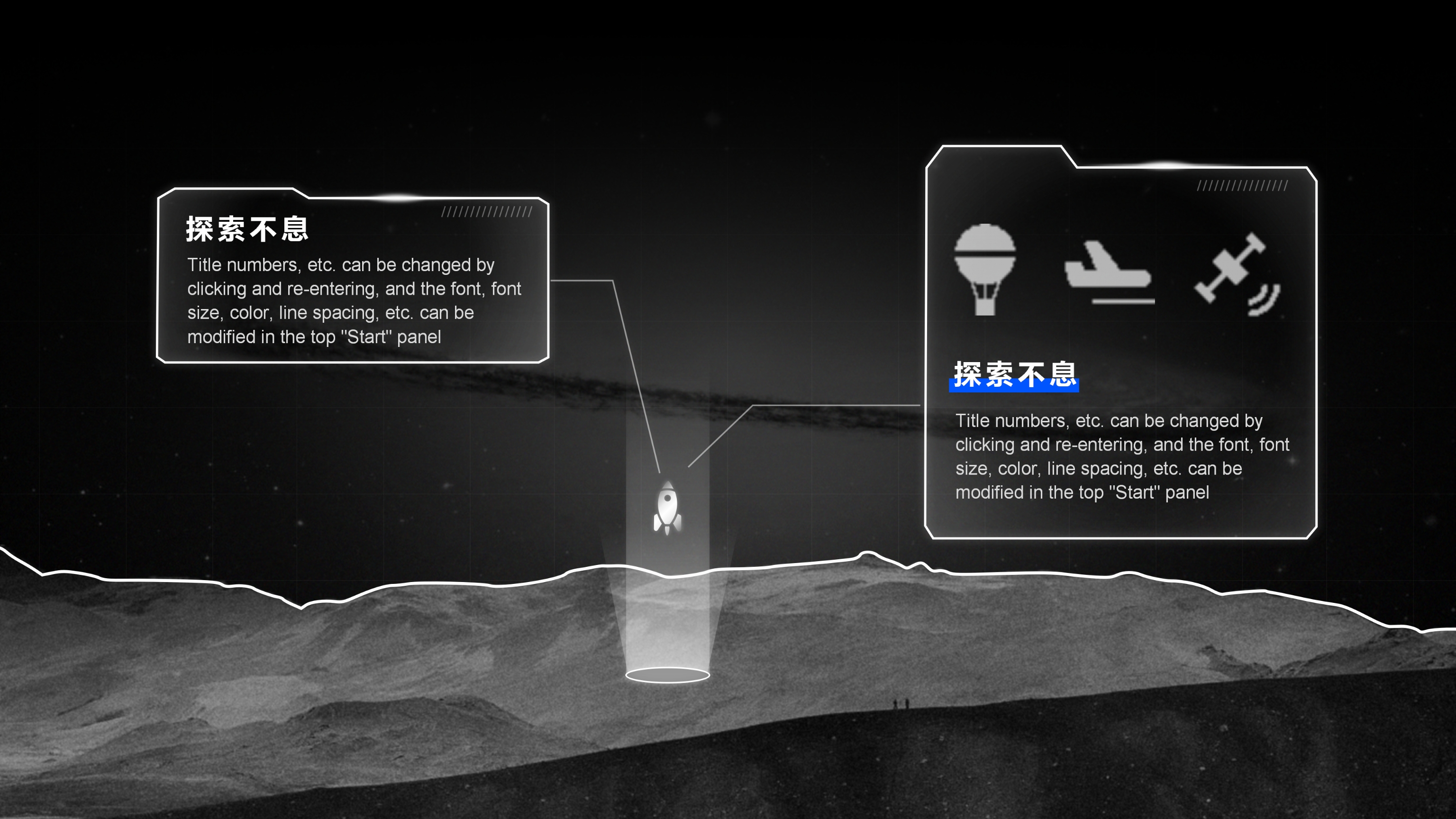Activate the satellite signal icon
The height and width of the screenshot is (819, 1456).
(x=1237, y=274)
